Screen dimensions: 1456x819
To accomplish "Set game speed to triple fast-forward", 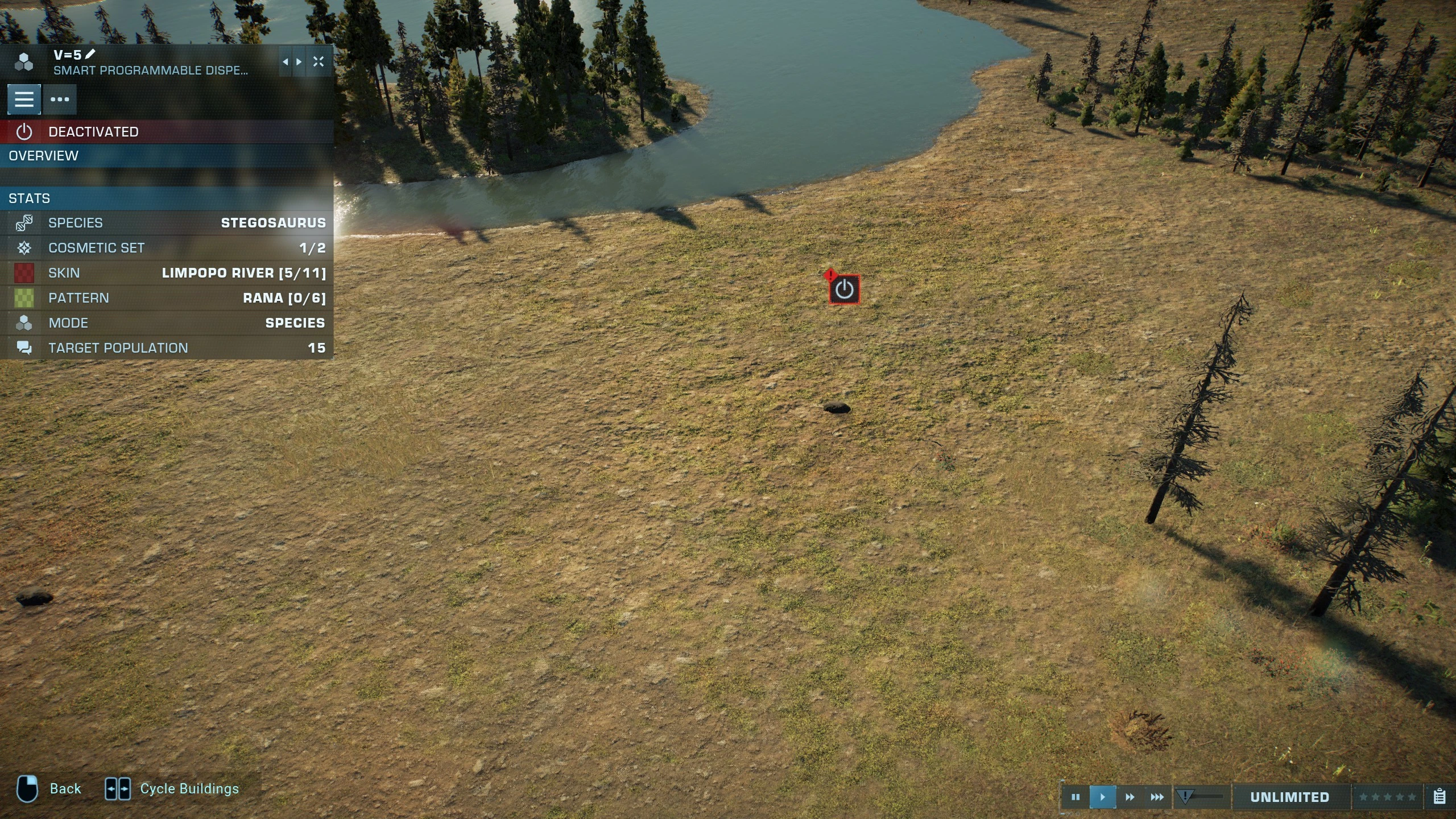I will click(x=1157, y=797).
